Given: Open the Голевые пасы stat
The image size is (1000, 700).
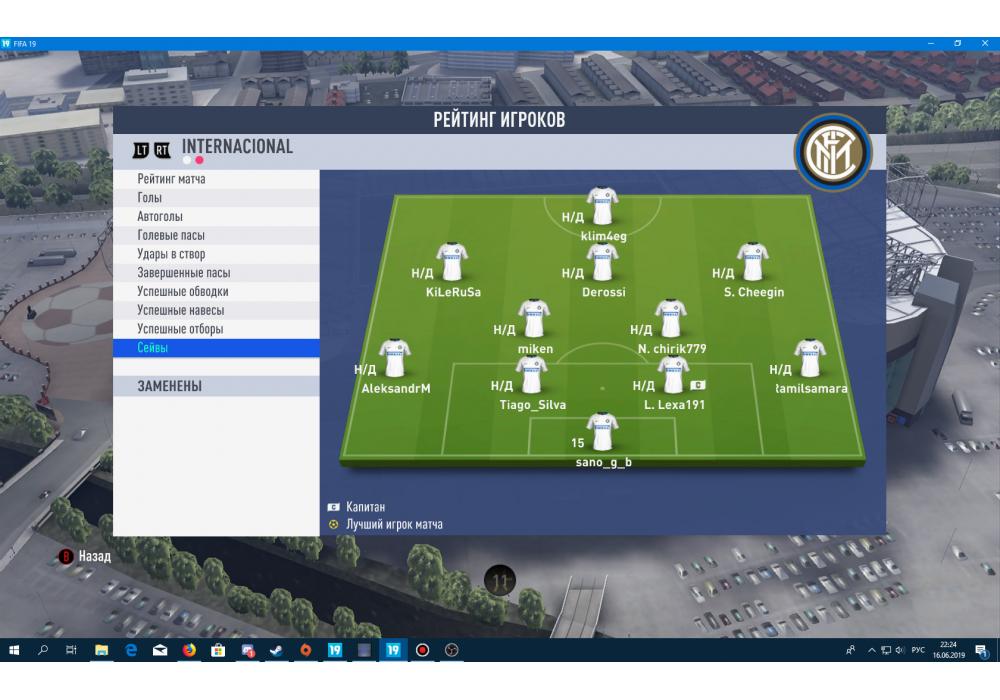Looking at the screenshot, I should point(171,236).
